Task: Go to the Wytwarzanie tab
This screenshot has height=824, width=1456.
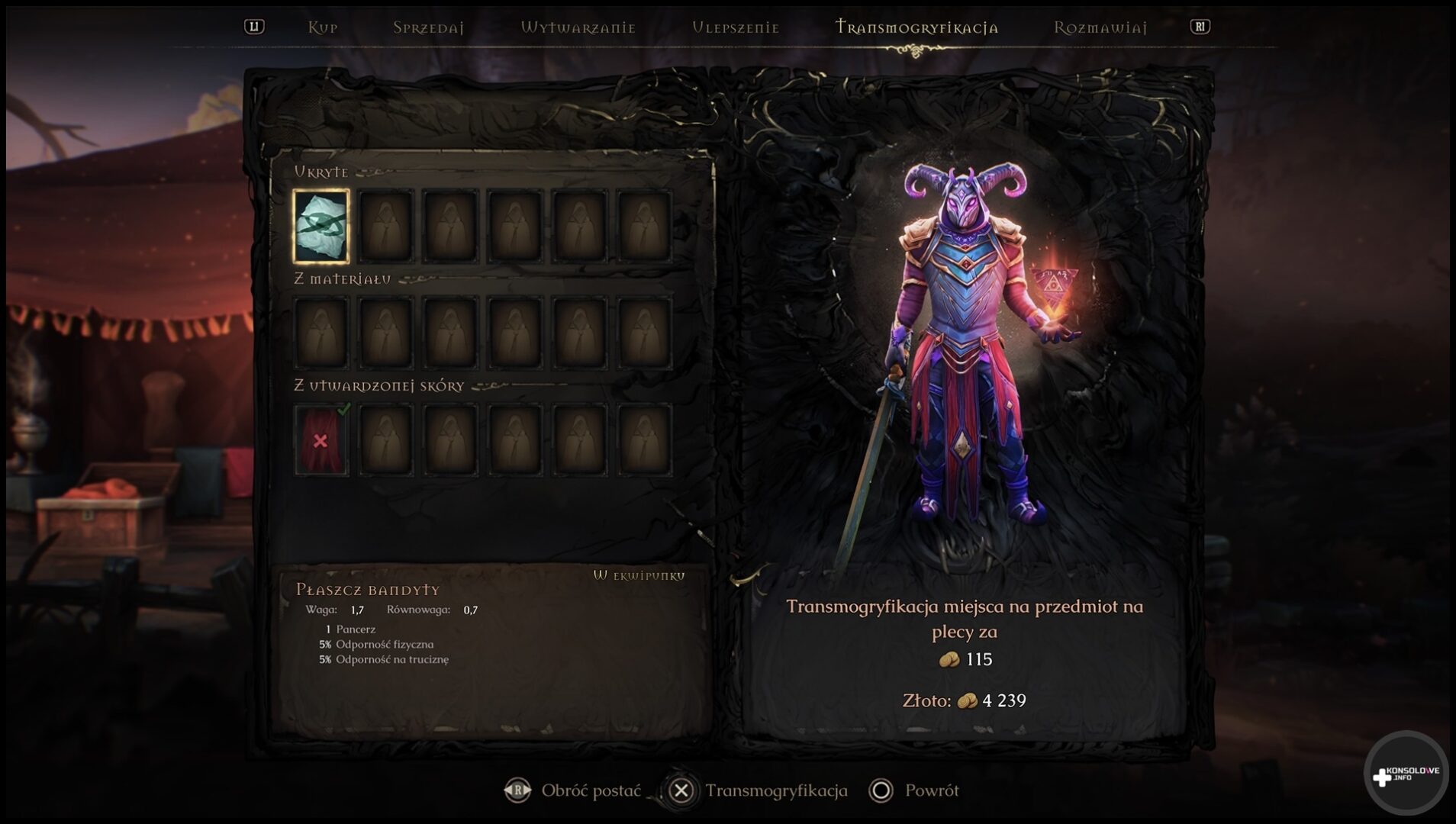Action: 578,28
